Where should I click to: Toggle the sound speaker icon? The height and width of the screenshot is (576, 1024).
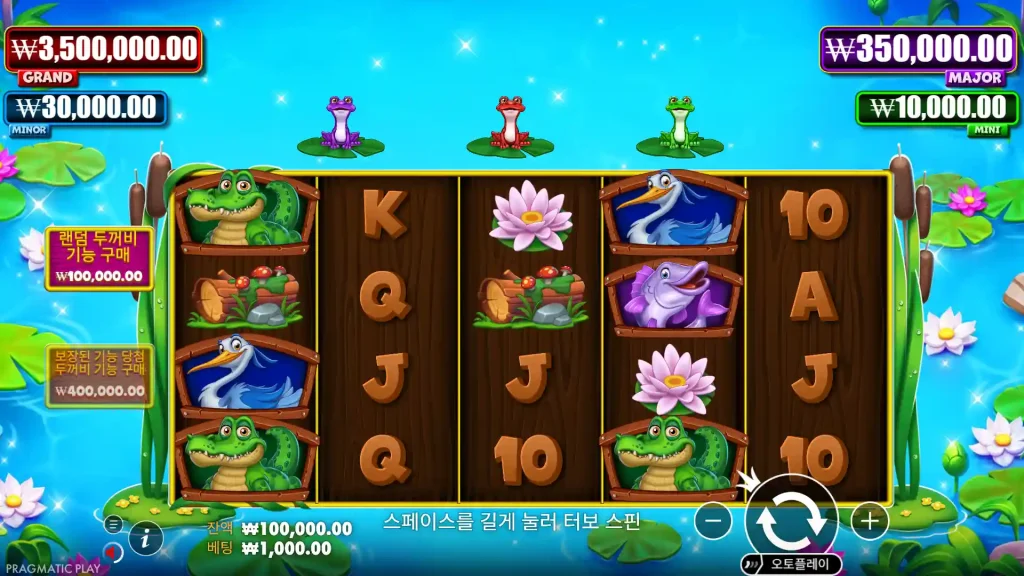(113, 551)
